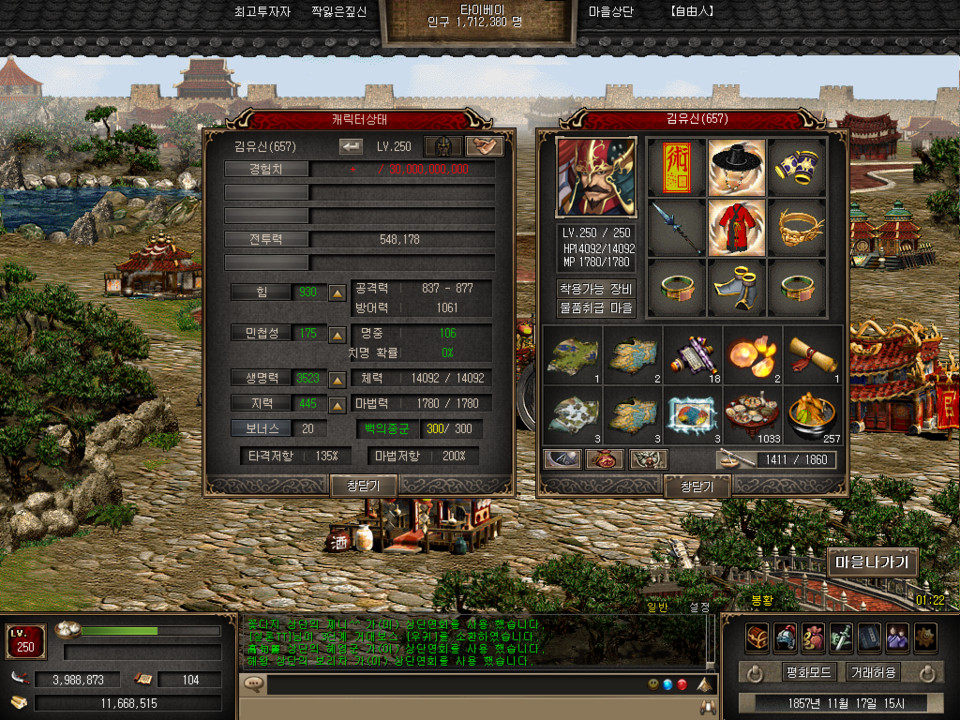The image size is (960, 720).
Task: Open the gear-shaped settings icon
Action: click(925, 636)
